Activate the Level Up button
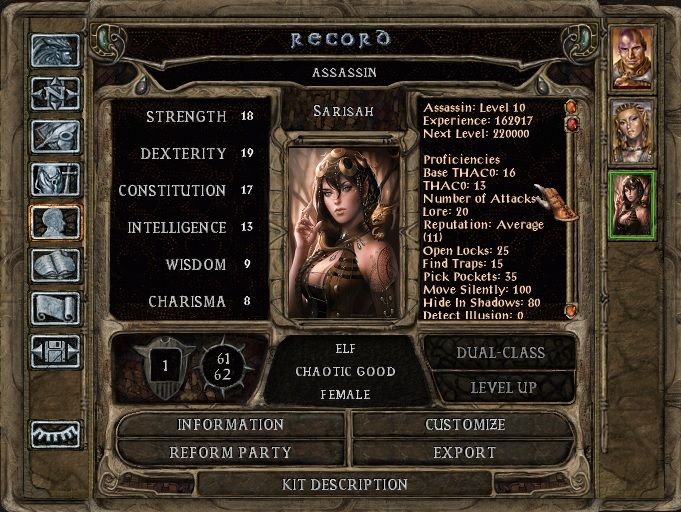This screenshot has width=681, height=512. click(500, 387)
